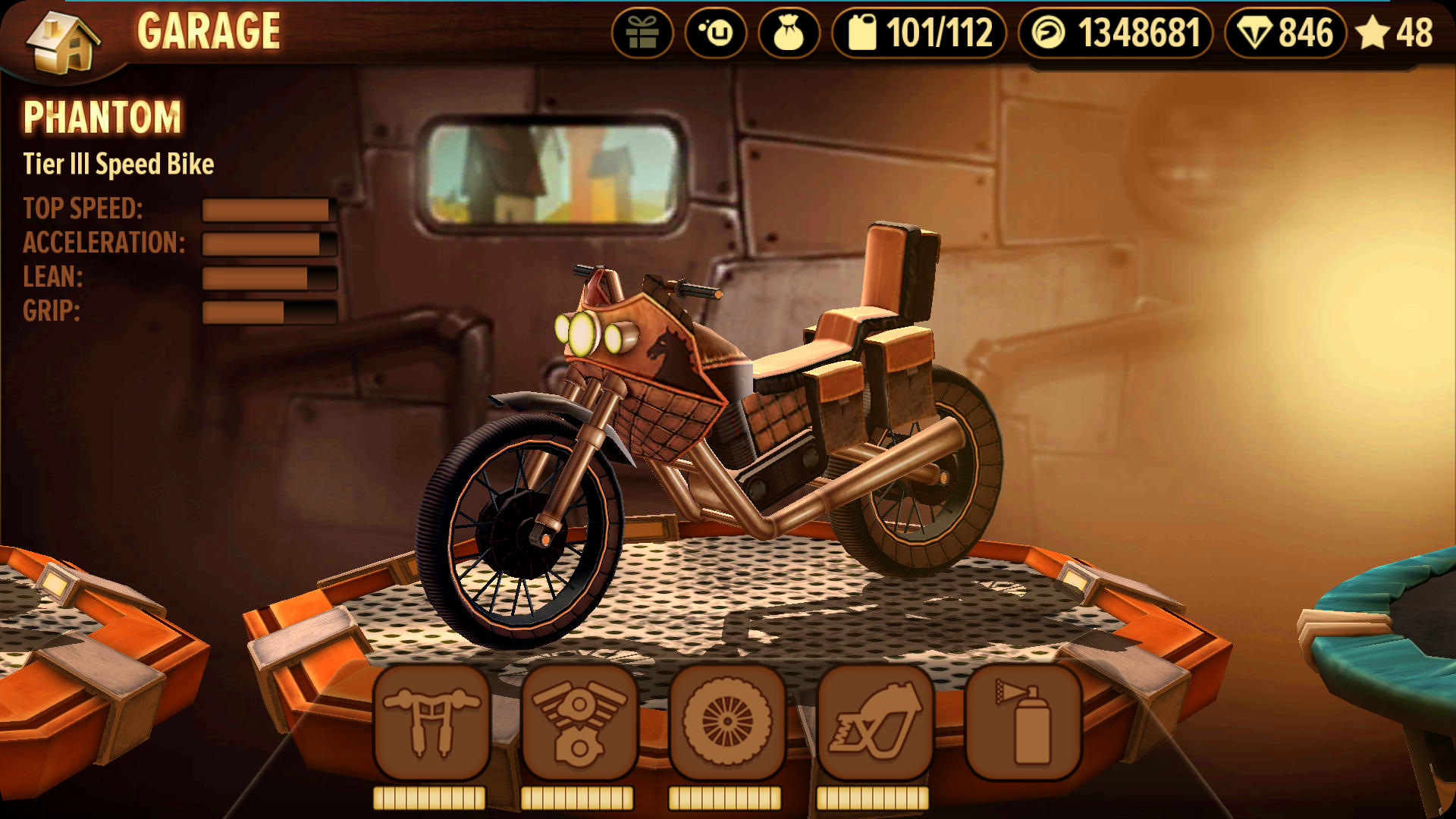The height and width of the screenshot is (819, 1456).
Task: Select the frame upgrade
Action: [x=874, y=722]
